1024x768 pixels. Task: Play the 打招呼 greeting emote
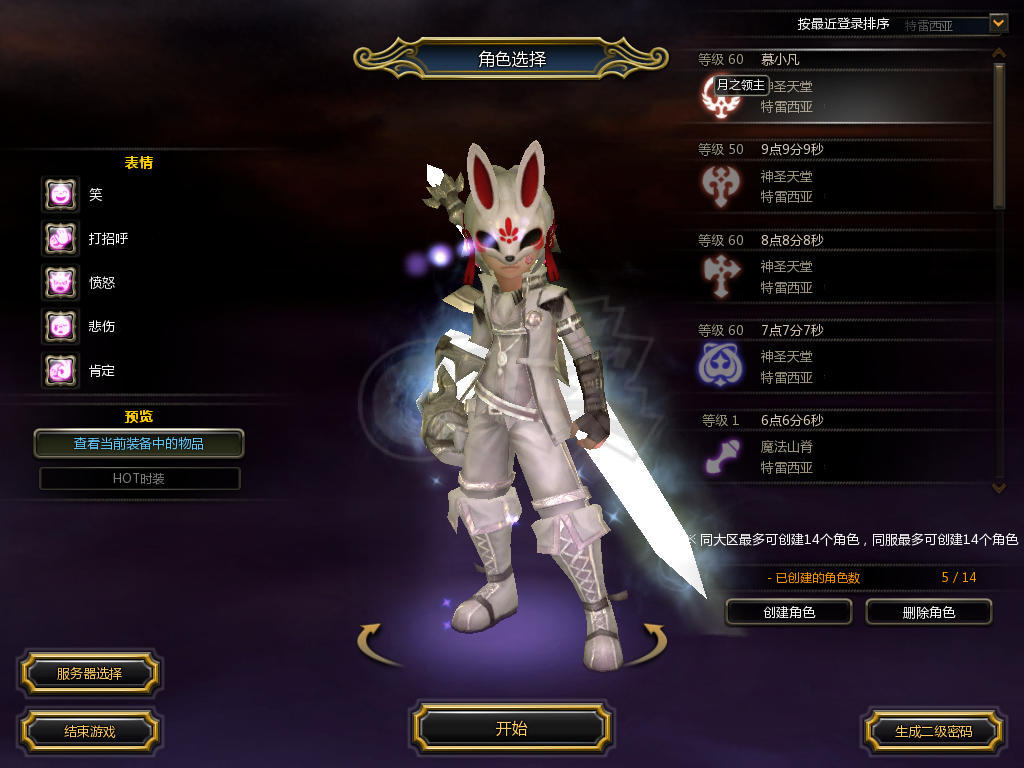pos(60,238)
